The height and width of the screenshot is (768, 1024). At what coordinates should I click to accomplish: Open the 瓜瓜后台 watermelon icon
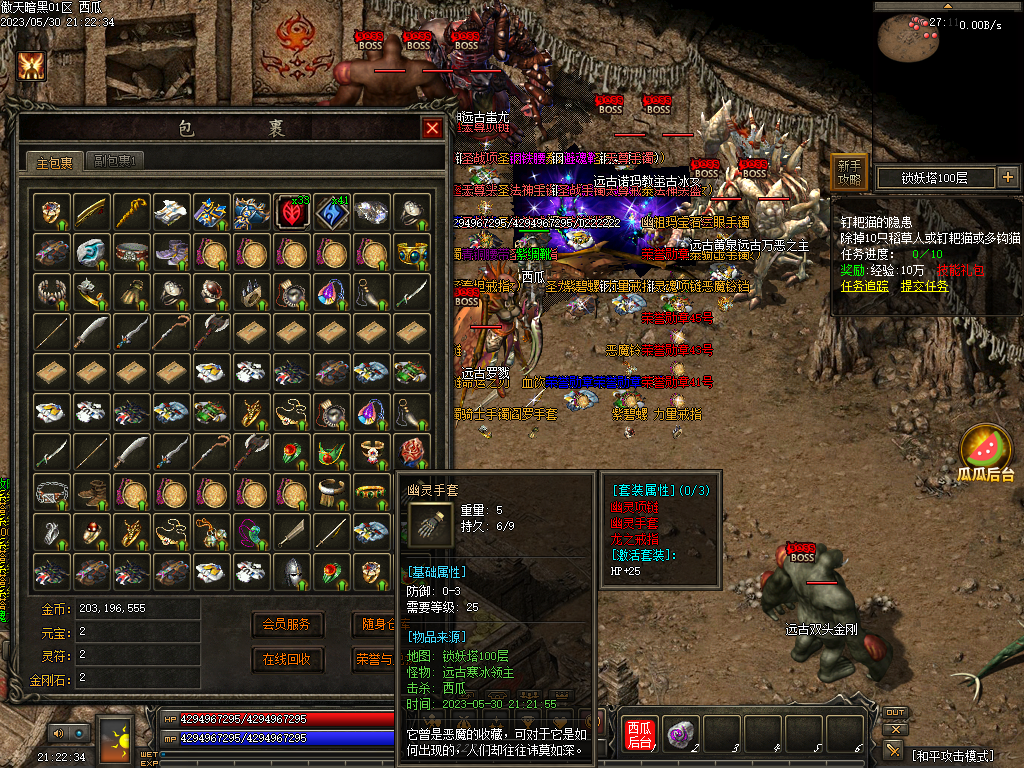[x=986, y=450]
